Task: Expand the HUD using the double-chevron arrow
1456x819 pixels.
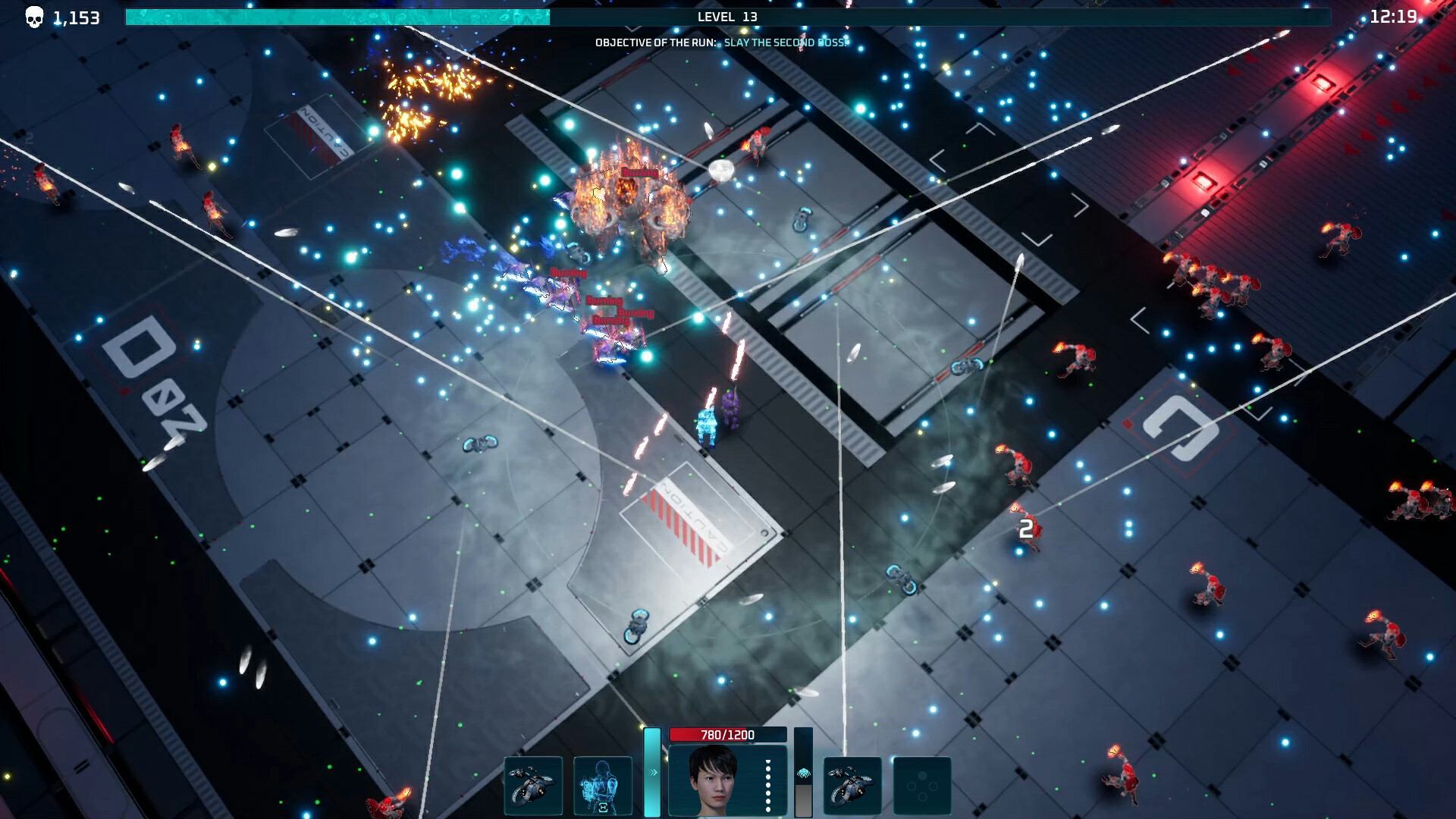Action: coord(652,771)
